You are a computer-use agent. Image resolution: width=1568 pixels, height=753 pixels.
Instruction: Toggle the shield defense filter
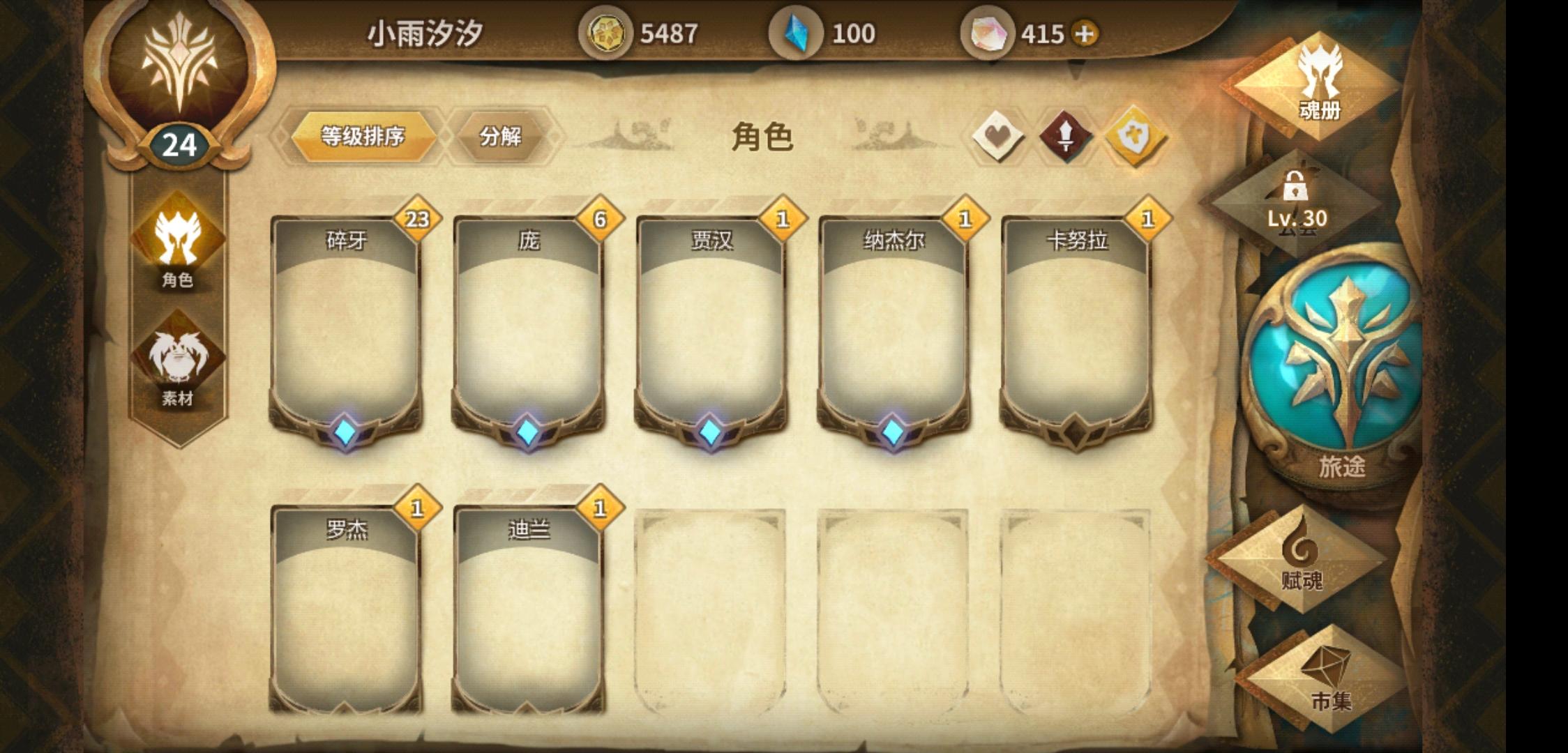coord(1134,137)
